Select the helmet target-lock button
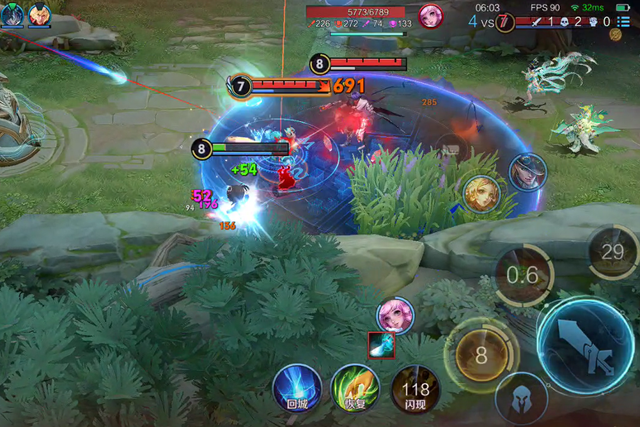Screen dimensions: 640x427 (520, 397)
